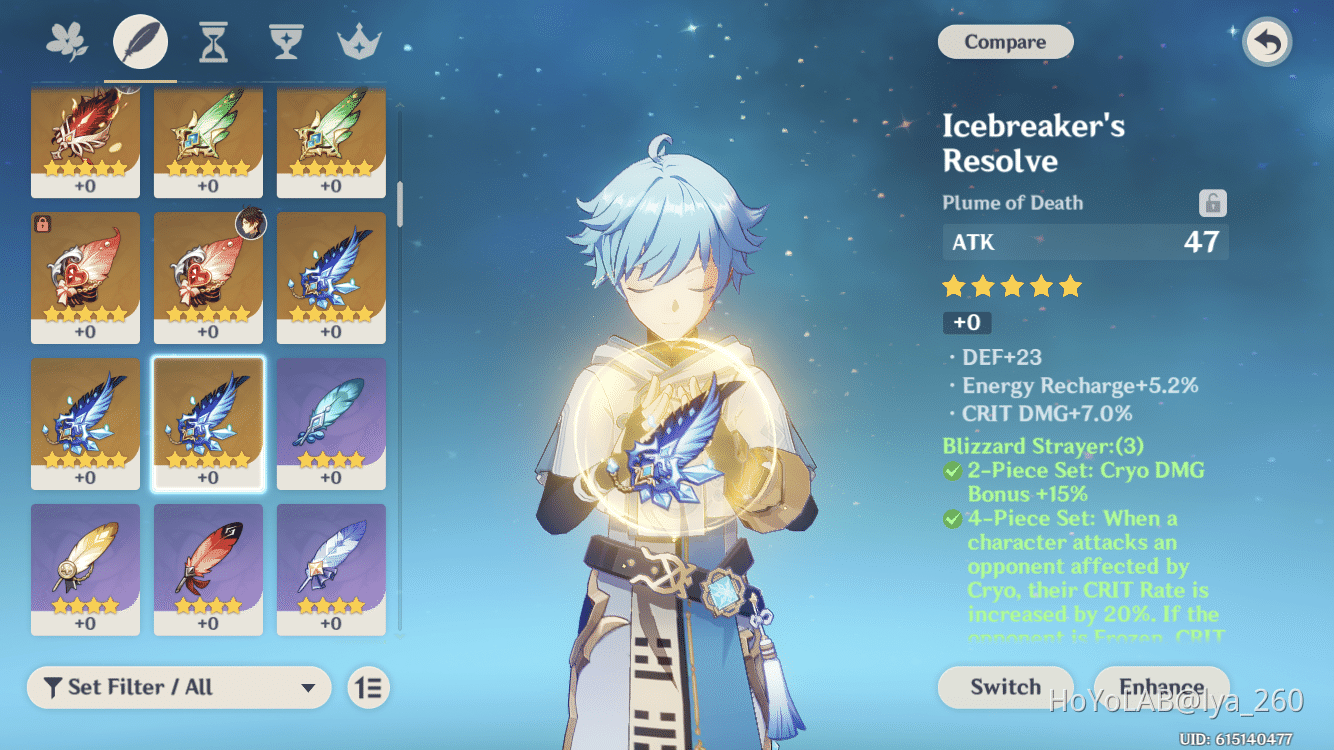This screenshot has width=1334, height=750.
Task: Click the Switch button
Action: [1005, 687]
